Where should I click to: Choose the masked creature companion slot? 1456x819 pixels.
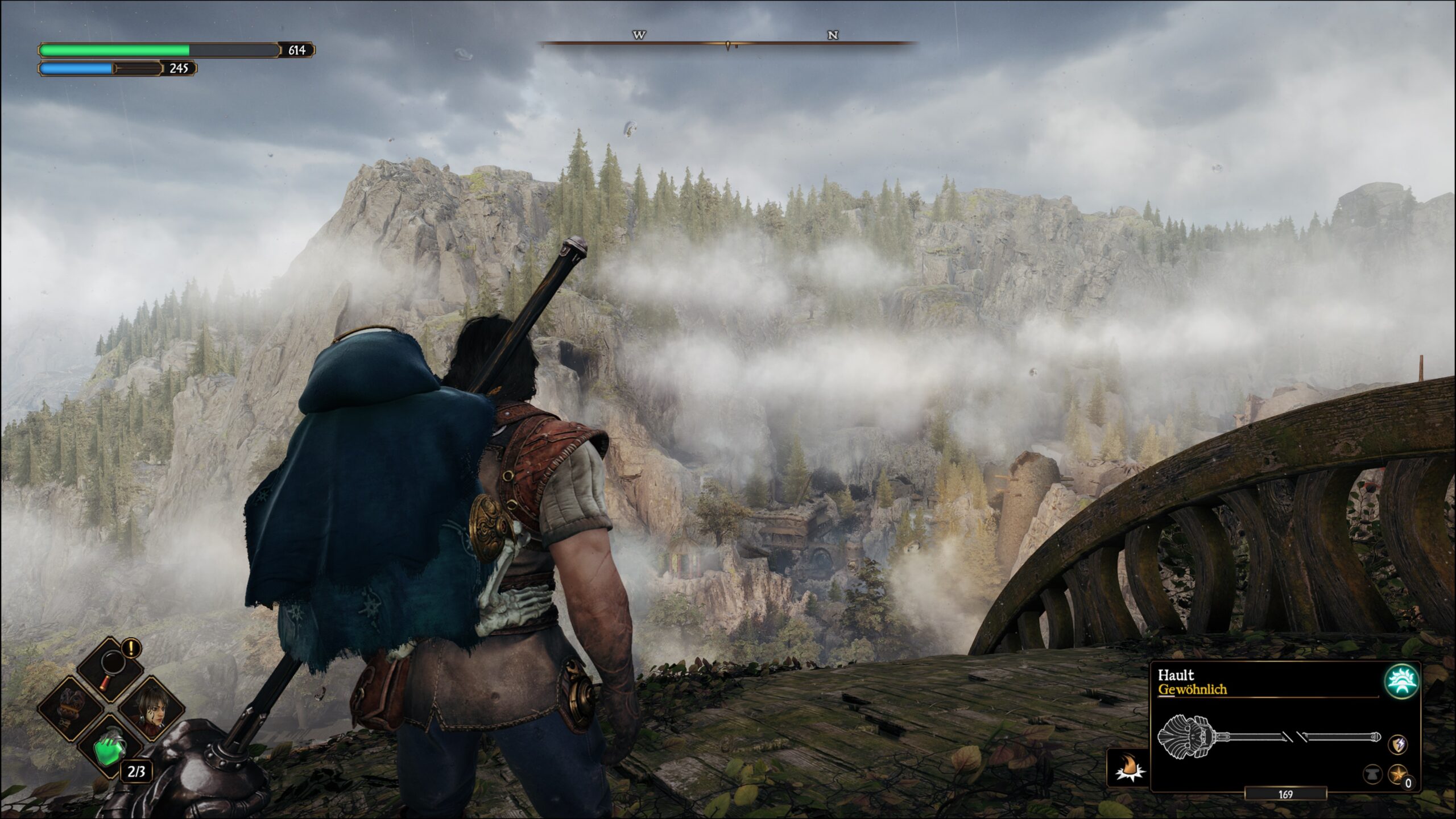coord(71,709)
